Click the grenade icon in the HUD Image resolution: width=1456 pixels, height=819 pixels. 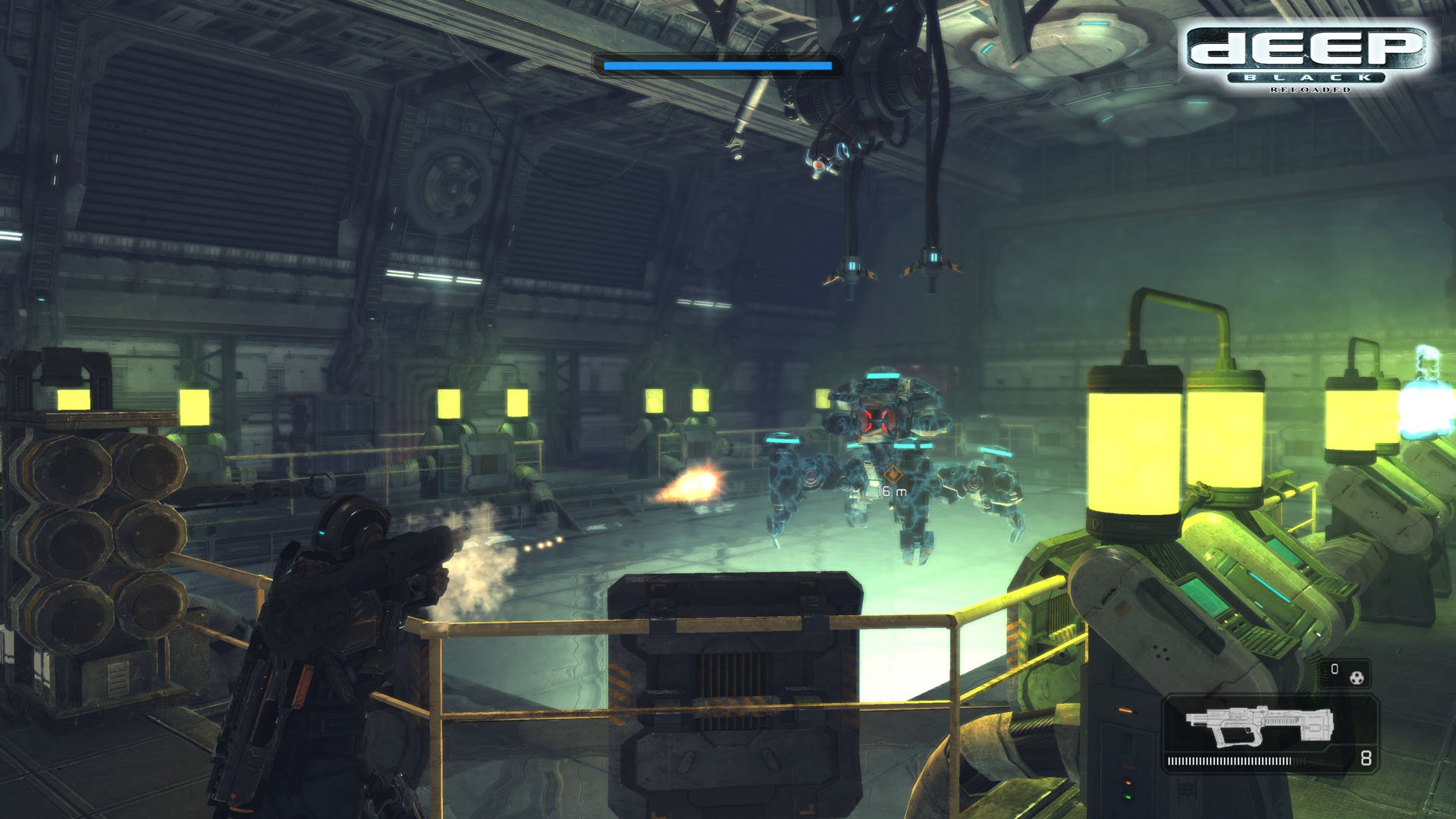tap(1357, 676)
